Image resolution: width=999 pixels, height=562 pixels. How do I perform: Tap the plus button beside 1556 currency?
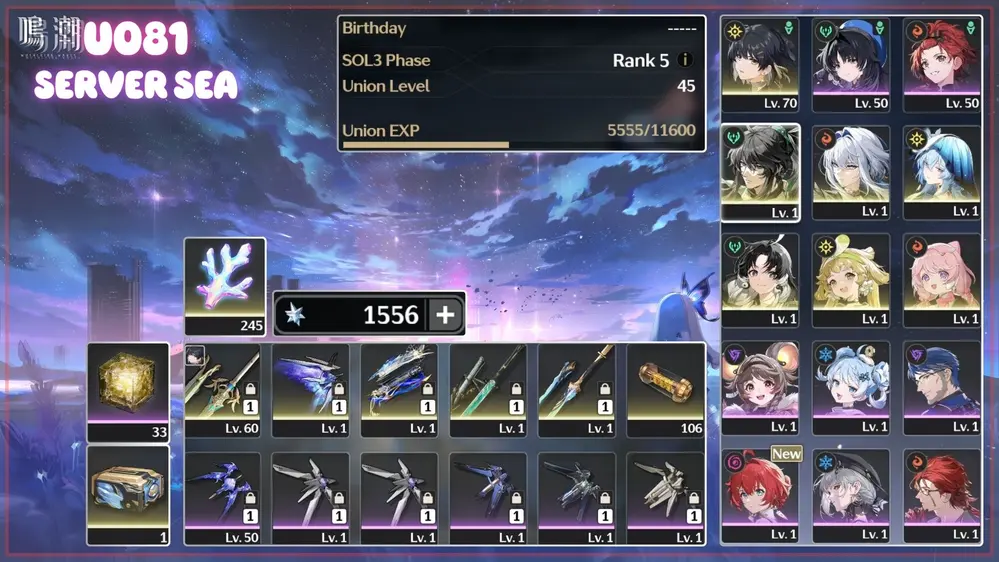(445, 315)
